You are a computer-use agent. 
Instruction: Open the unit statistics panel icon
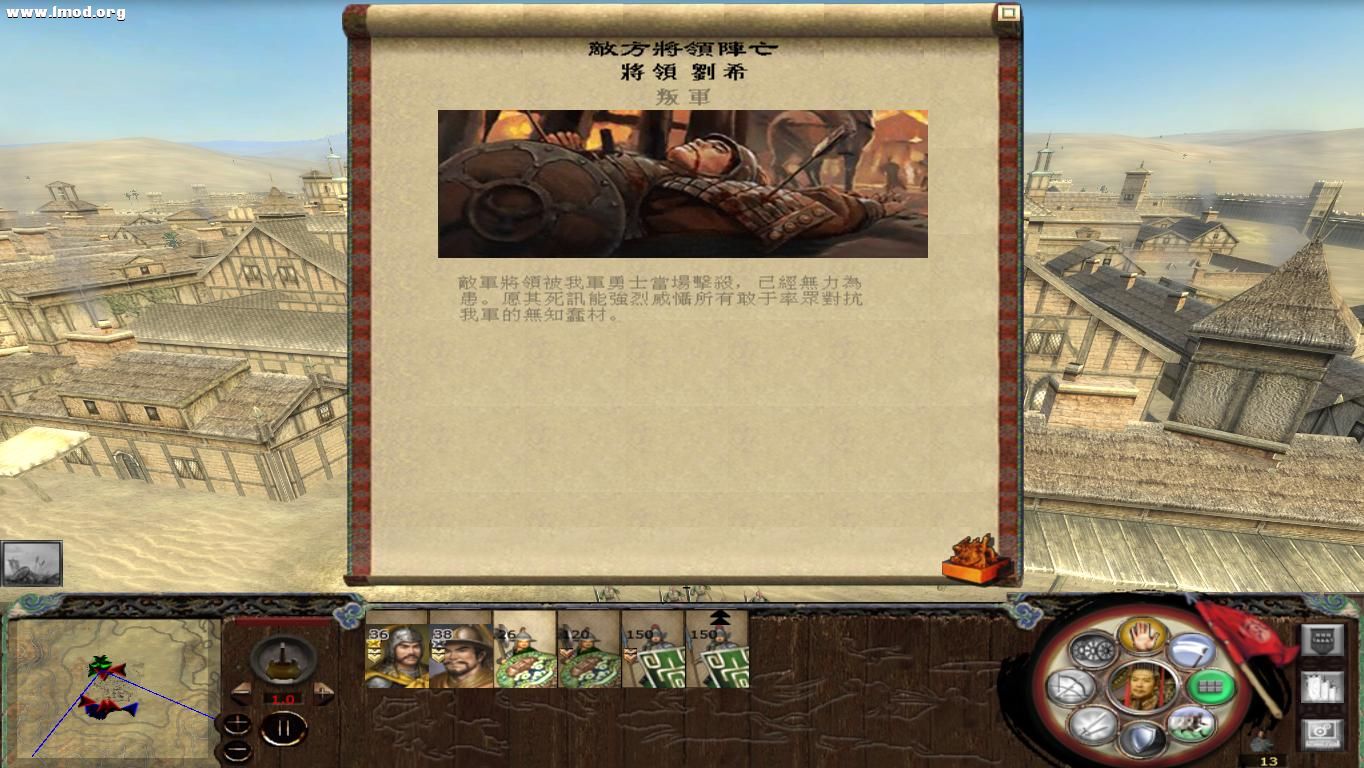[x=1321, y=688]
